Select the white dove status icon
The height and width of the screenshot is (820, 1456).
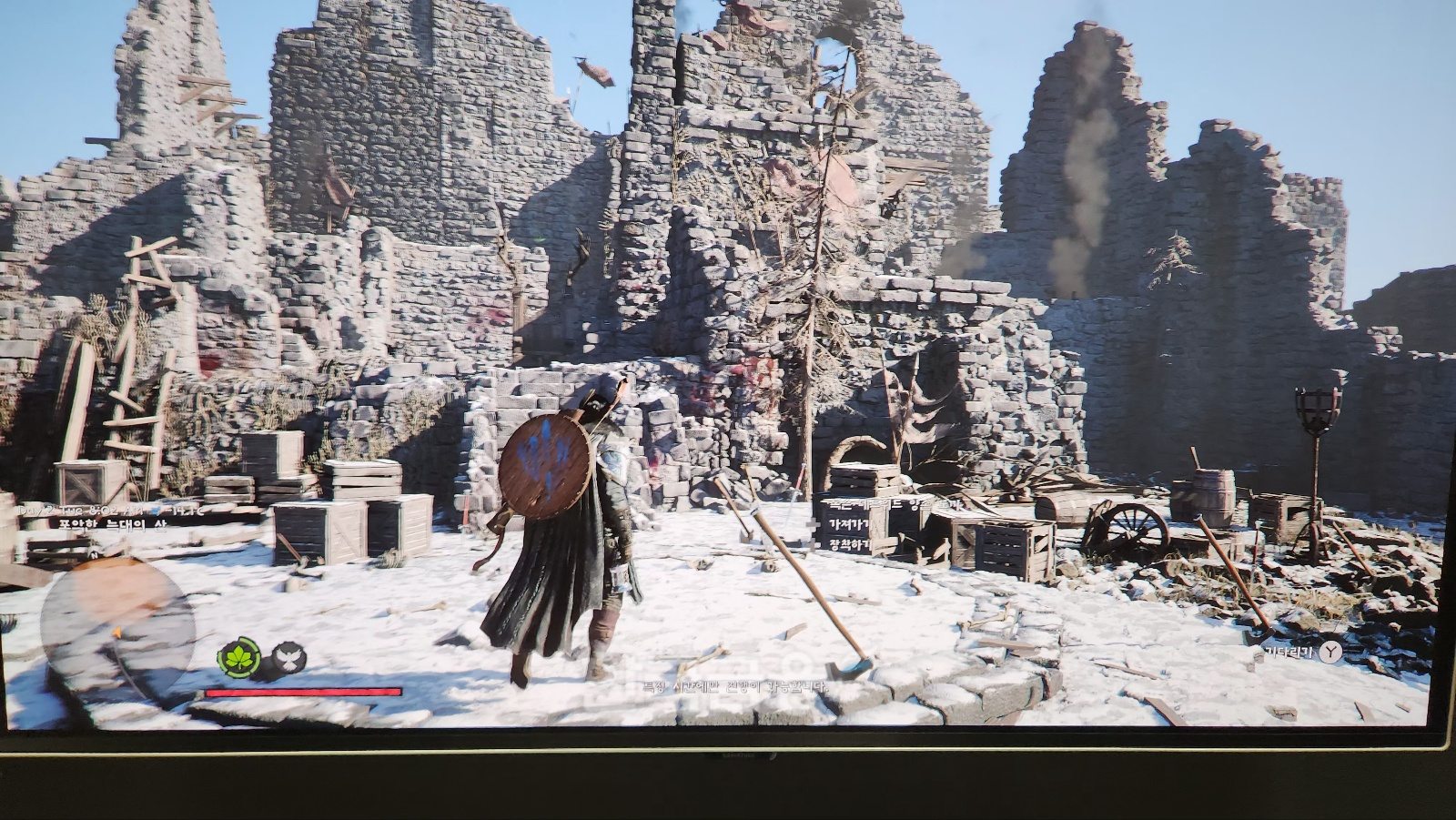click(289, 658)
